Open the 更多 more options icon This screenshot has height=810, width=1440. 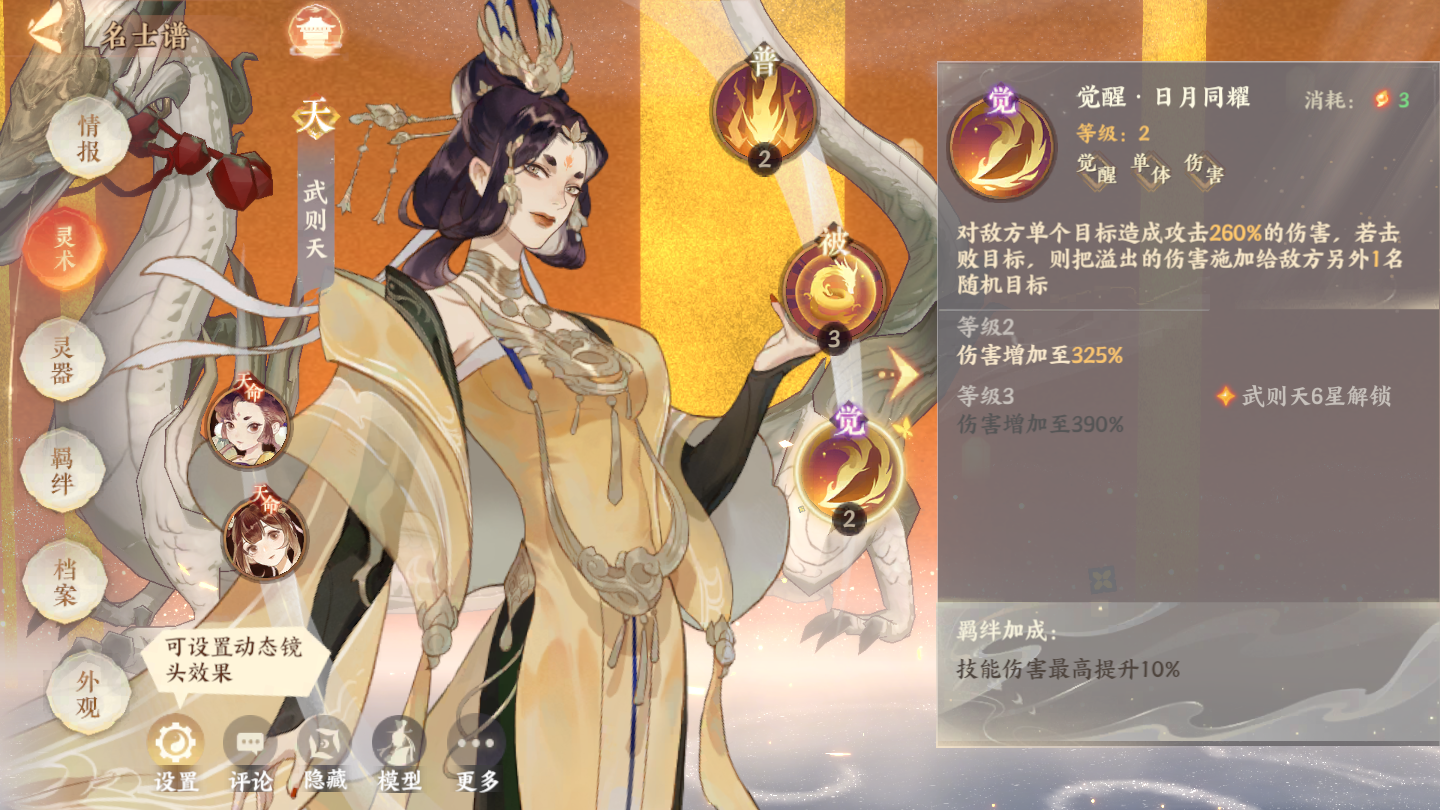471,744
